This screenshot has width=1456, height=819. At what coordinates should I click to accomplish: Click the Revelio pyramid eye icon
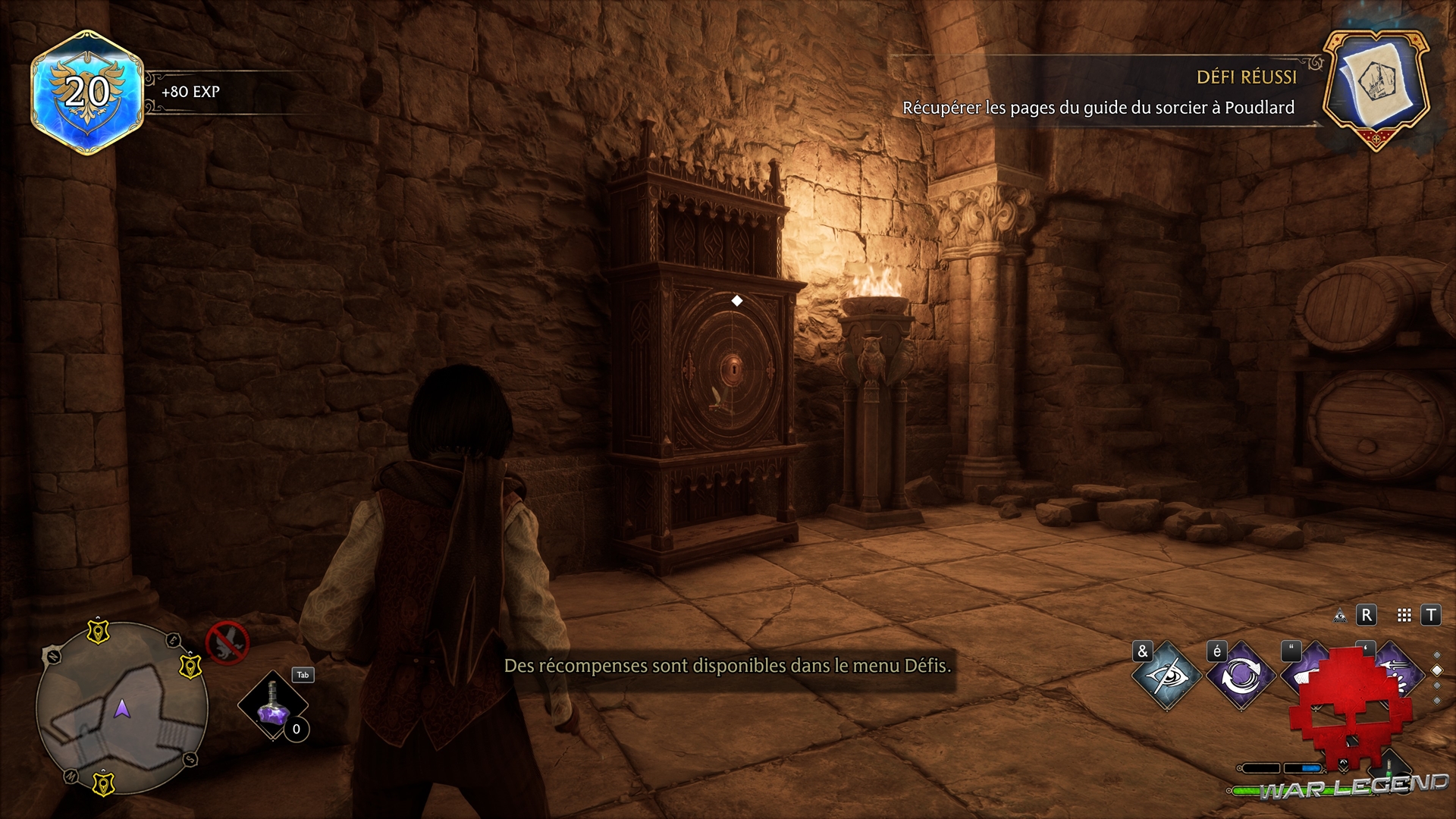[1340, 616]
